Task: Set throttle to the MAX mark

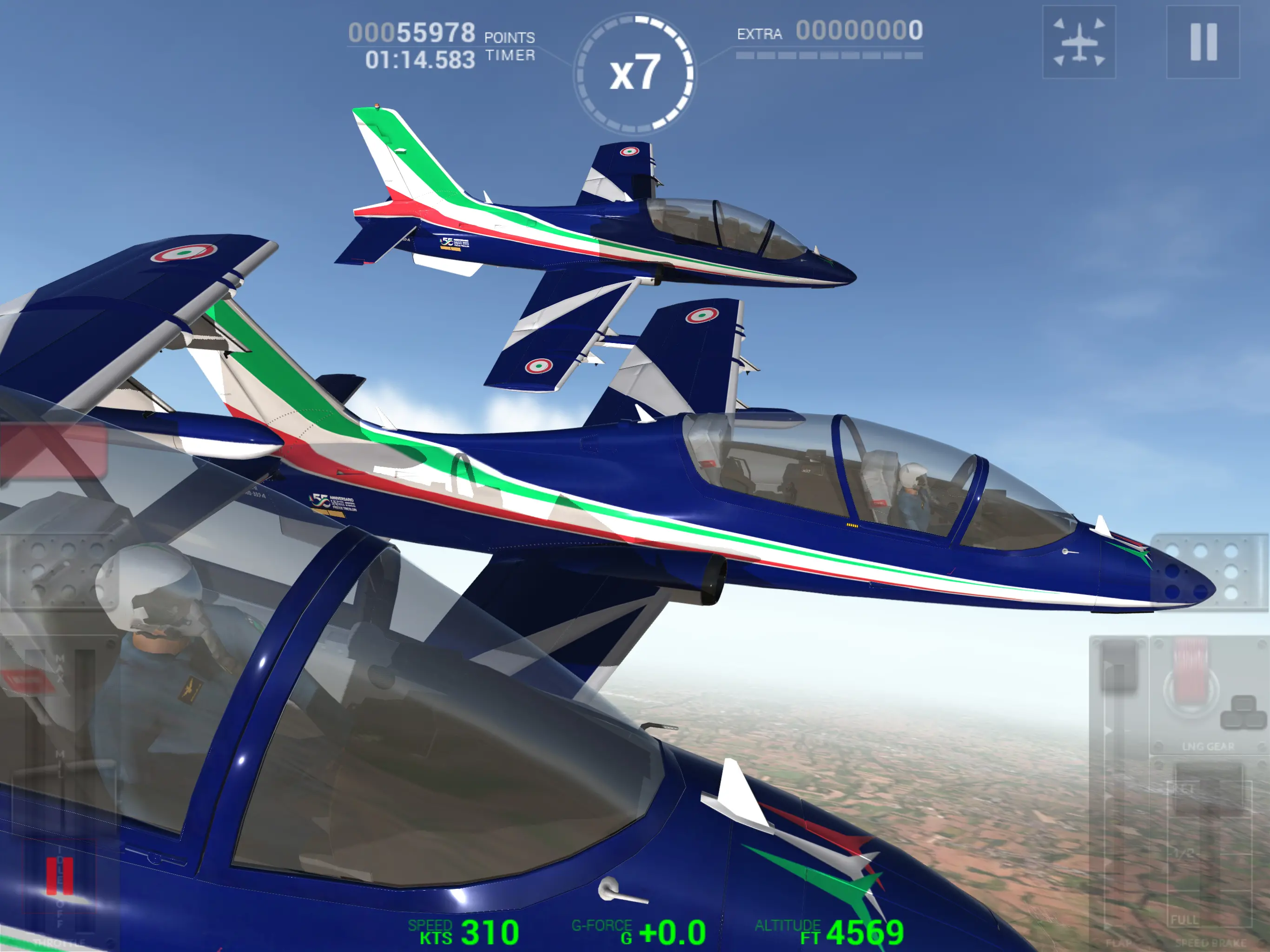Action: [60, 669]
